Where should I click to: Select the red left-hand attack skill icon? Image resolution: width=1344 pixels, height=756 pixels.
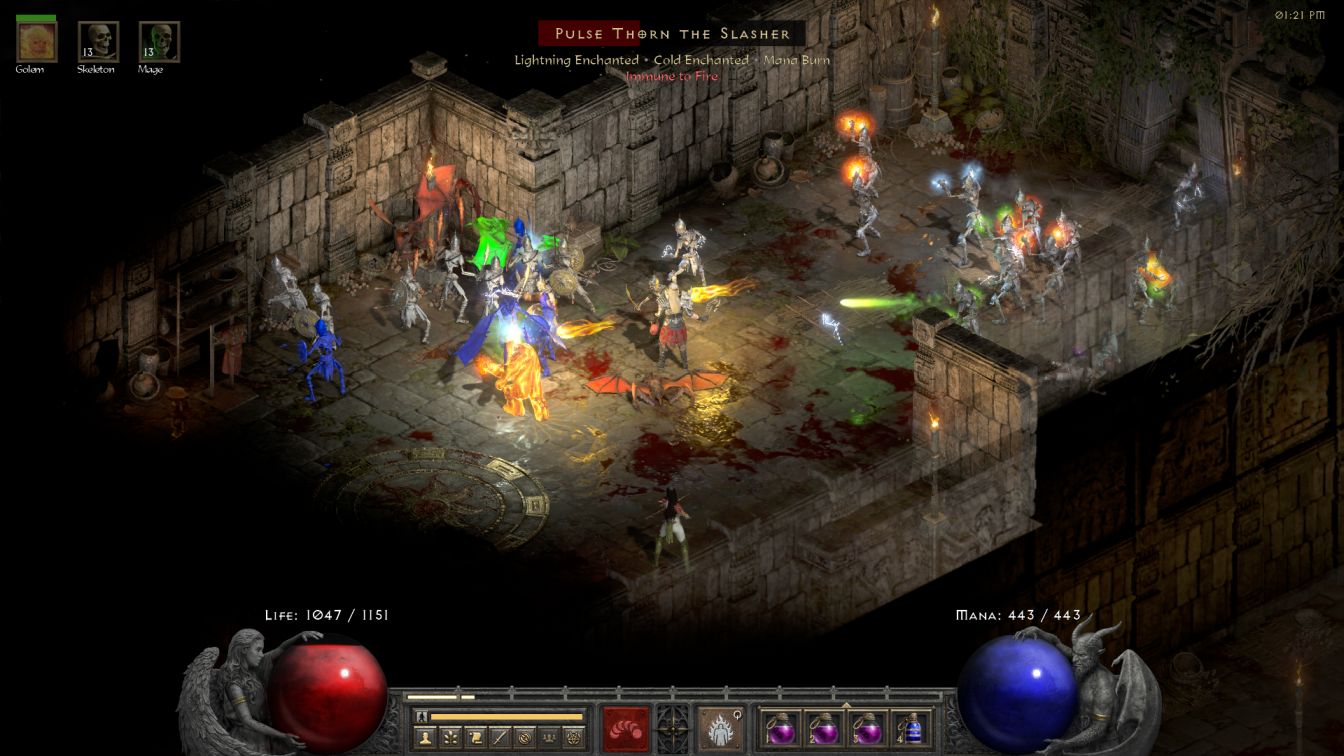click(x=625, y=728)
